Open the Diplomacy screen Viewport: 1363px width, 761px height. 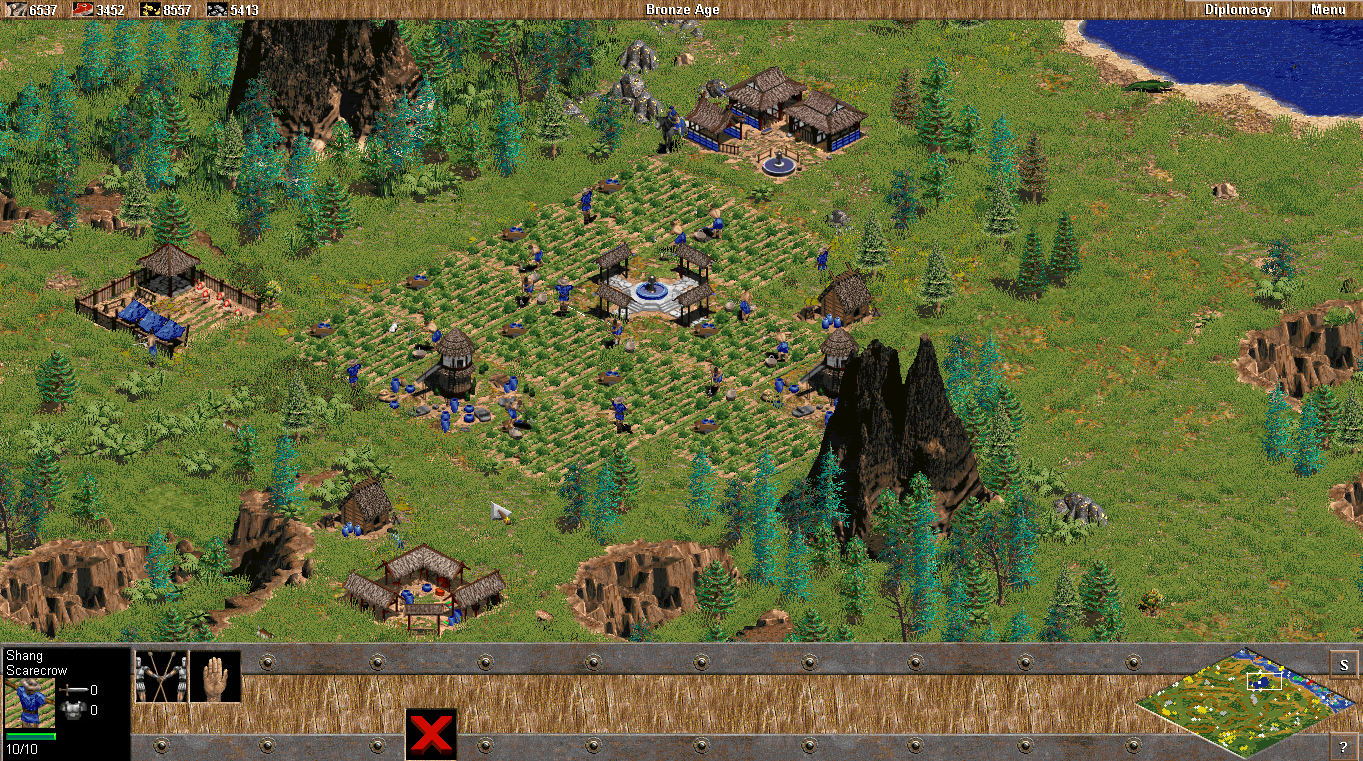[x=1238, y=9]
